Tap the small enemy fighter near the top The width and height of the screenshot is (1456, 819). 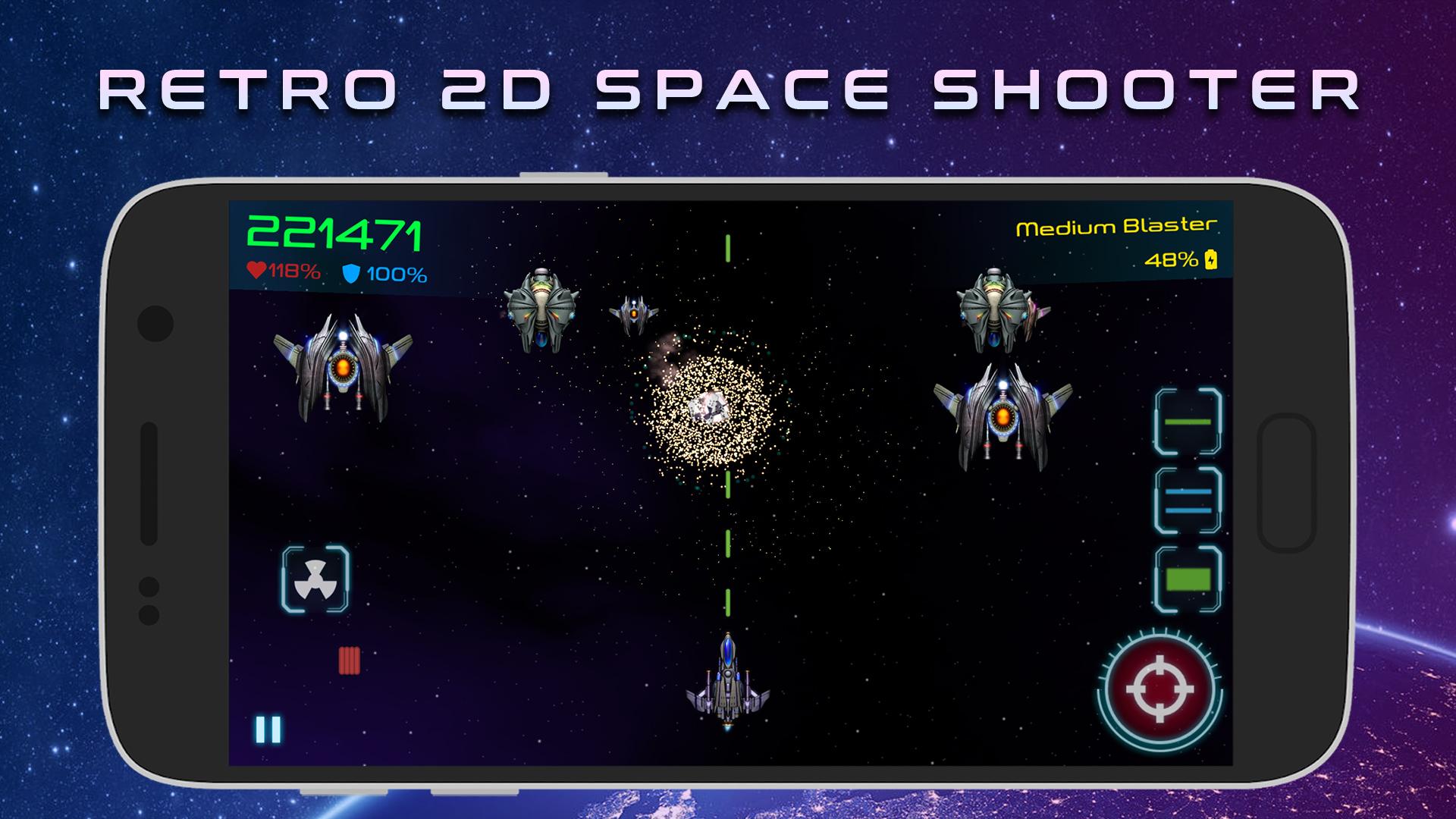click(x=633, y=315)
